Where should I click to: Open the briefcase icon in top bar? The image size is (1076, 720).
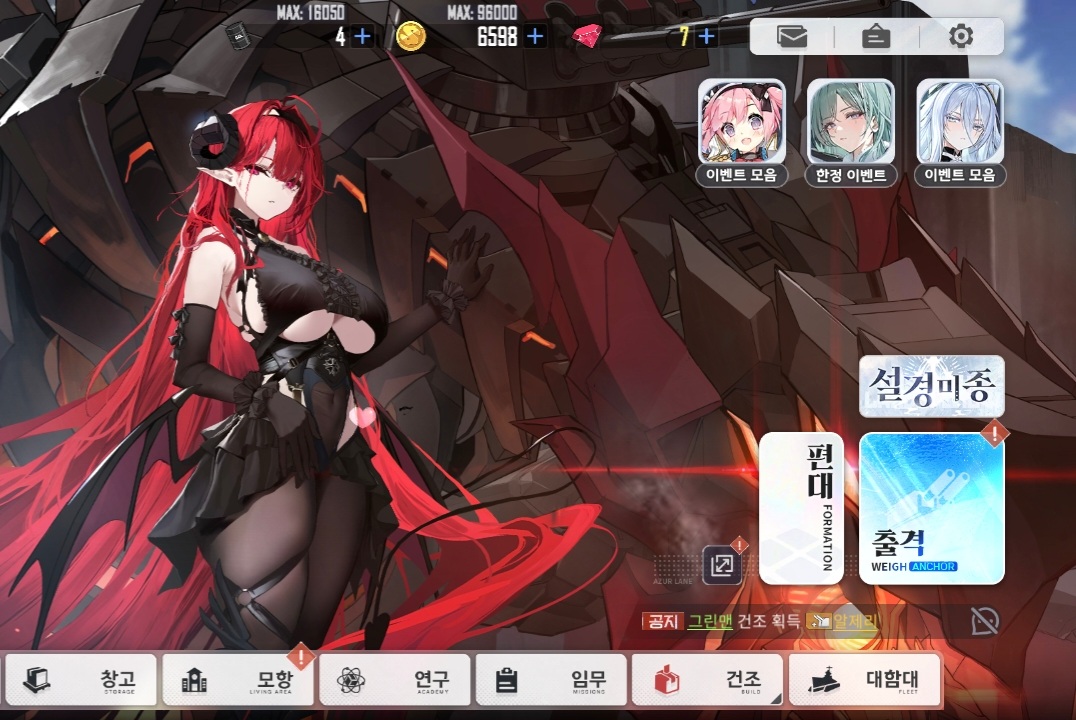[876, 37]
